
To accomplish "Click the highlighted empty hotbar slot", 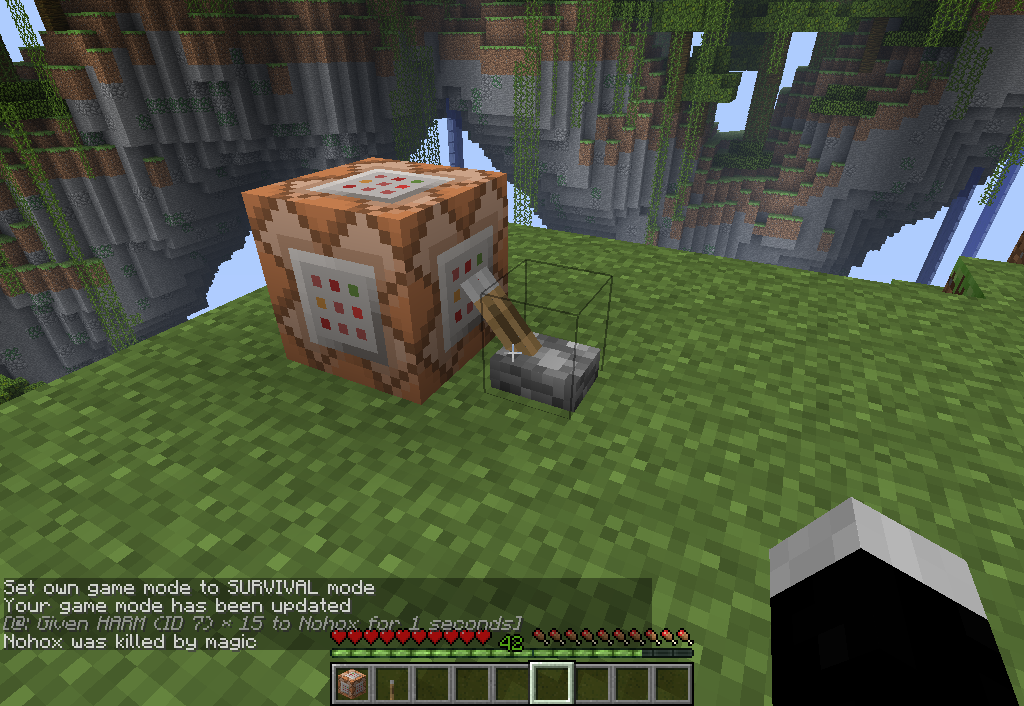I will click(552, 684).
